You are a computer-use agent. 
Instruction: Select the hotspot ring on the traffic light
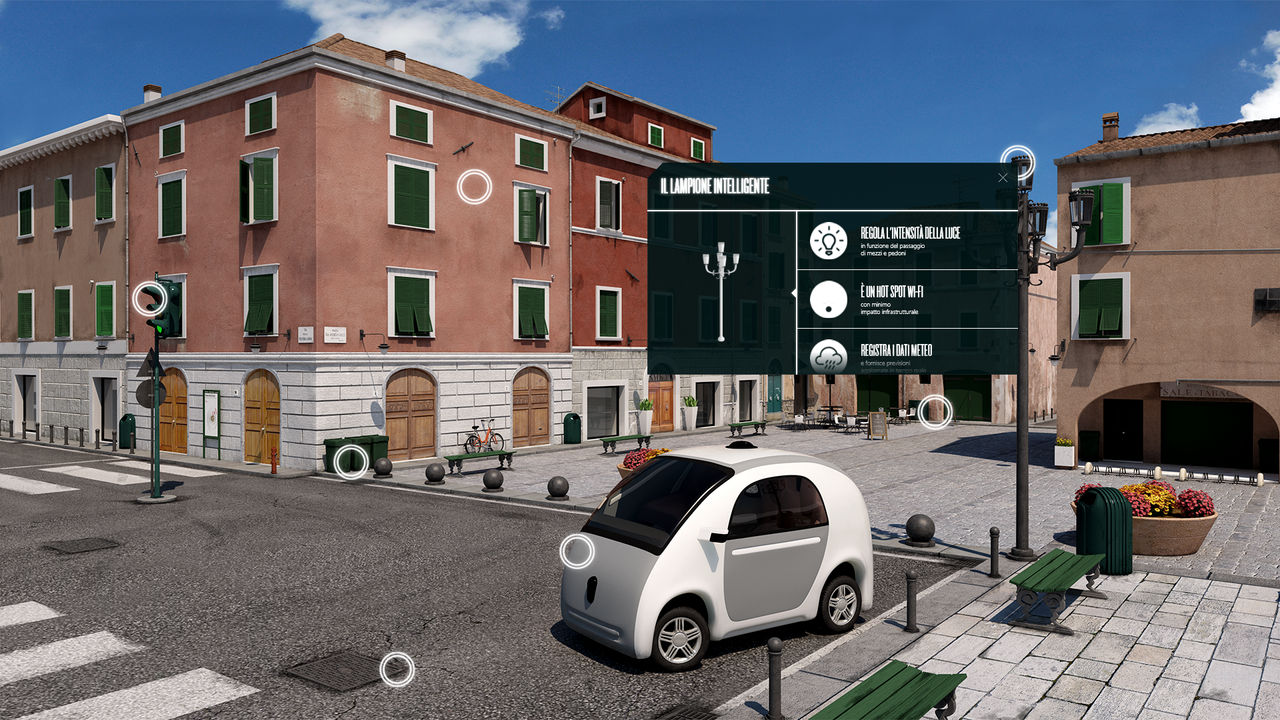150,298
